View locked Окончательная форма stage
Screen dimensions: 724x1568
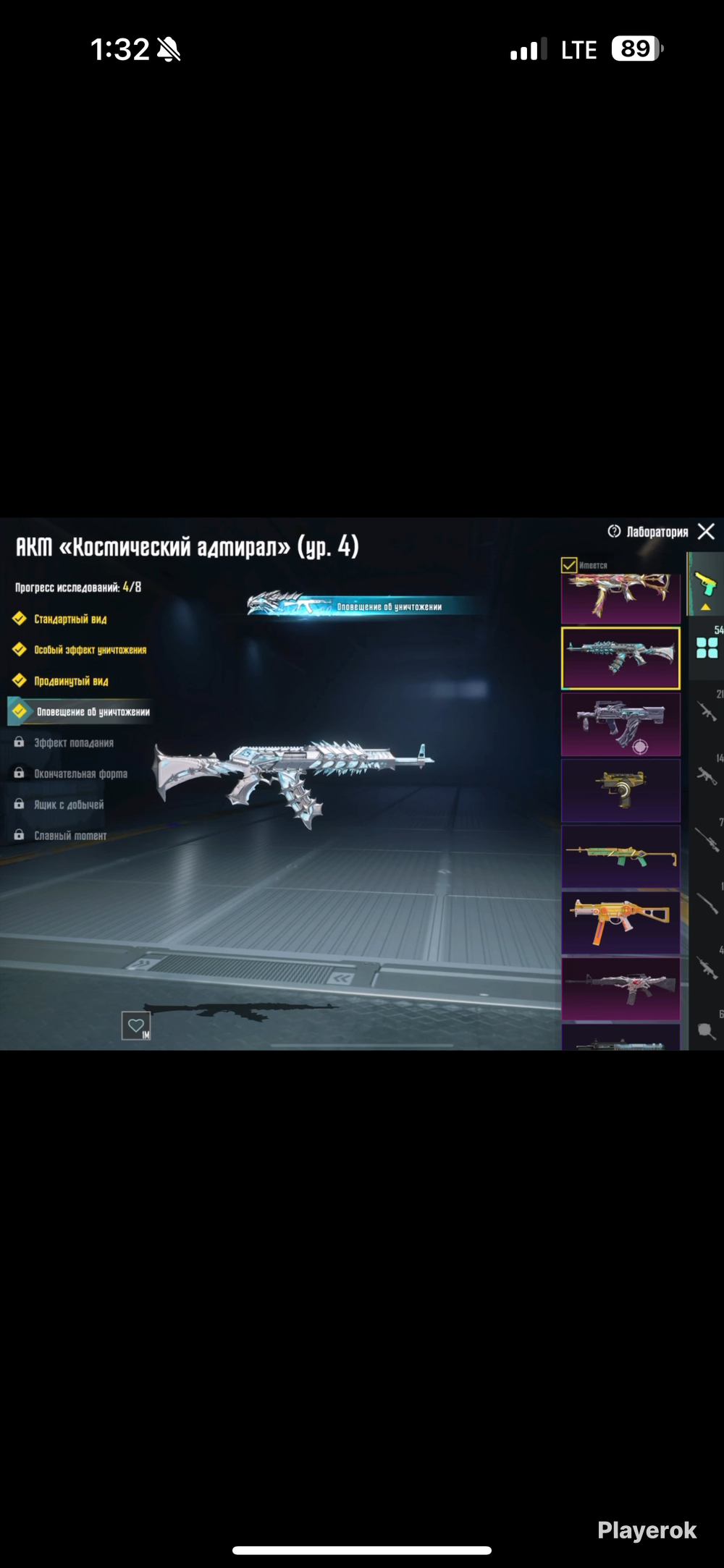click(80, 774)
